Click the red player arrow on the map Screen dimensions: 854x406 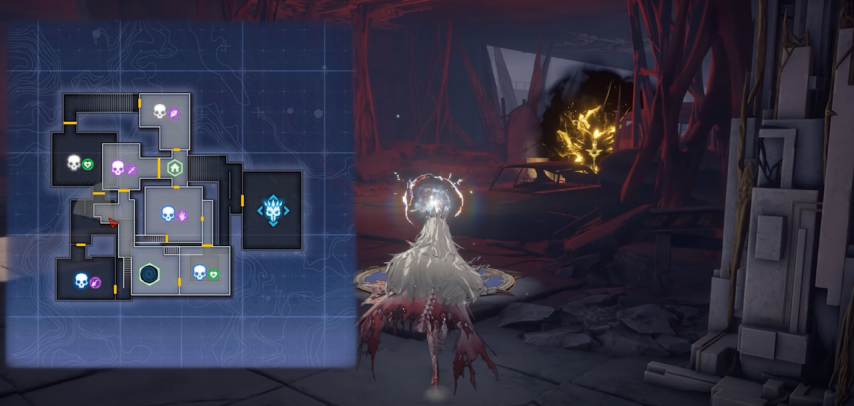(x=115, y=223)
